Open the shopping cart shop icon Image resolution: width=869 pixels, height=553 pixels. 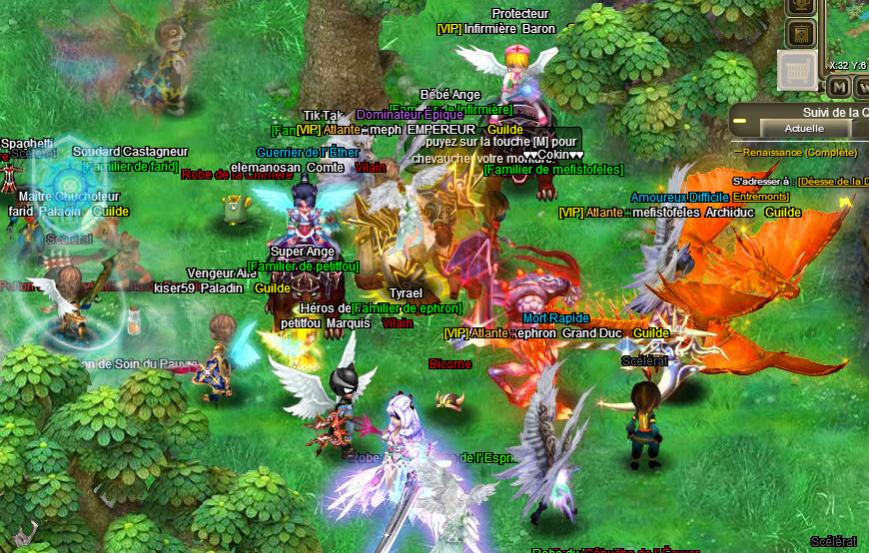[x=797, y=70]
